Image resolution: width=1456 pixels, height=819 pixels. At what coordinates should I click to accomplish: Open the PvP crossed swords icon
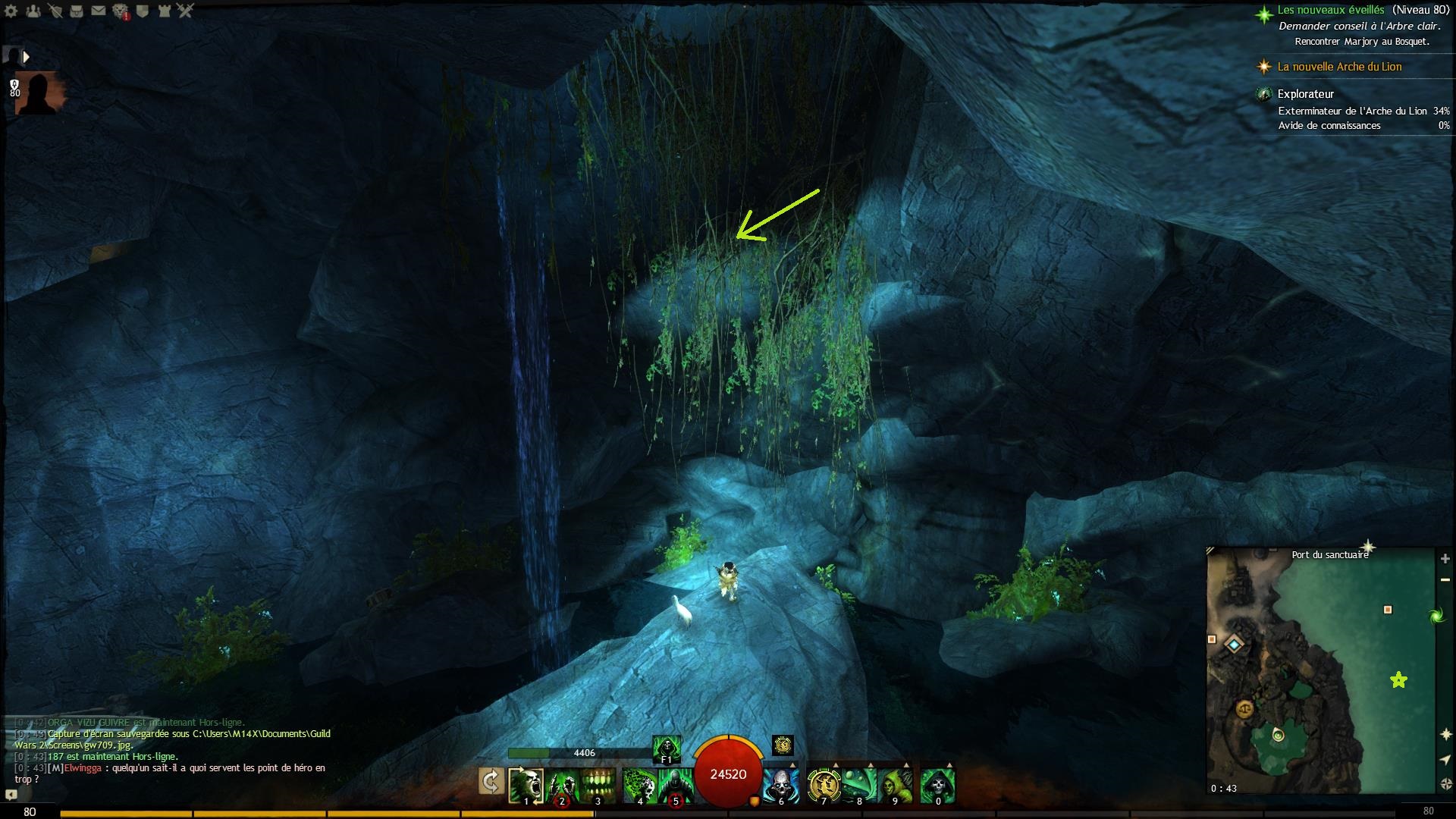186,11
